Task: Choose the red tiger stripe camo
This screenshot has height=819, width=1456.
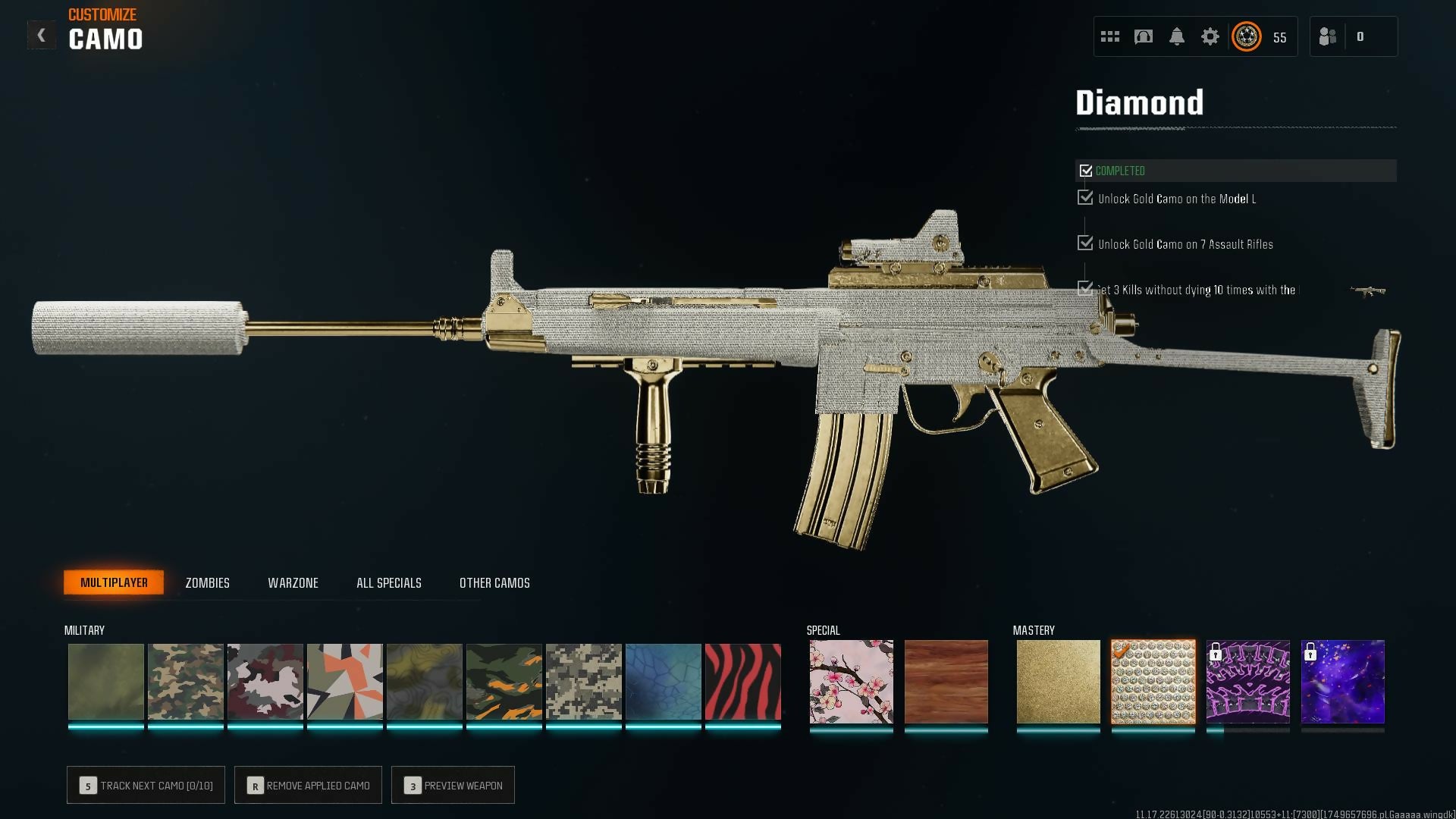Action: tap(742, 682)
